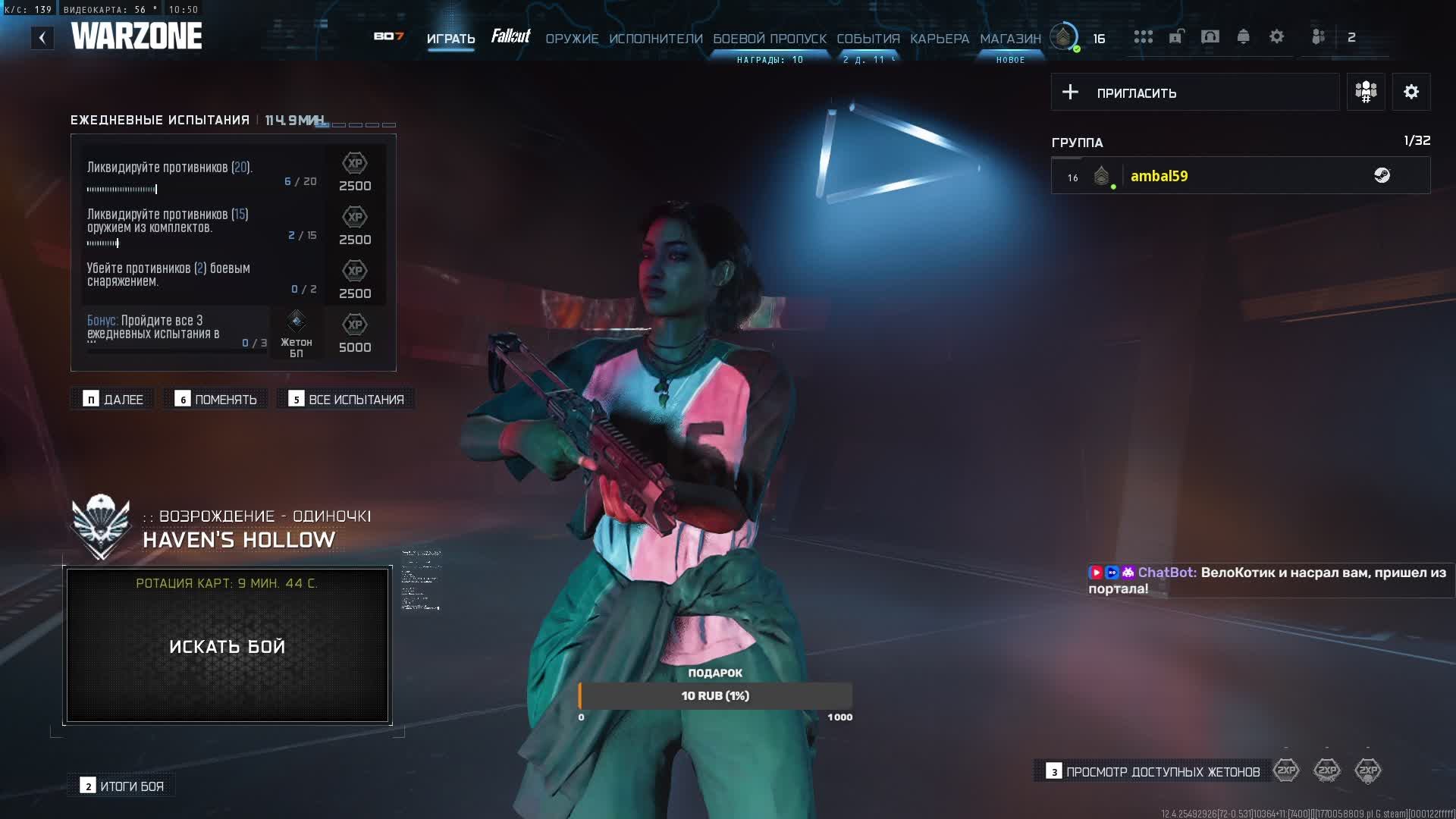Open settings via top bar gear icon
The width and height of the screenshot is (1456, 819).
1276,36
